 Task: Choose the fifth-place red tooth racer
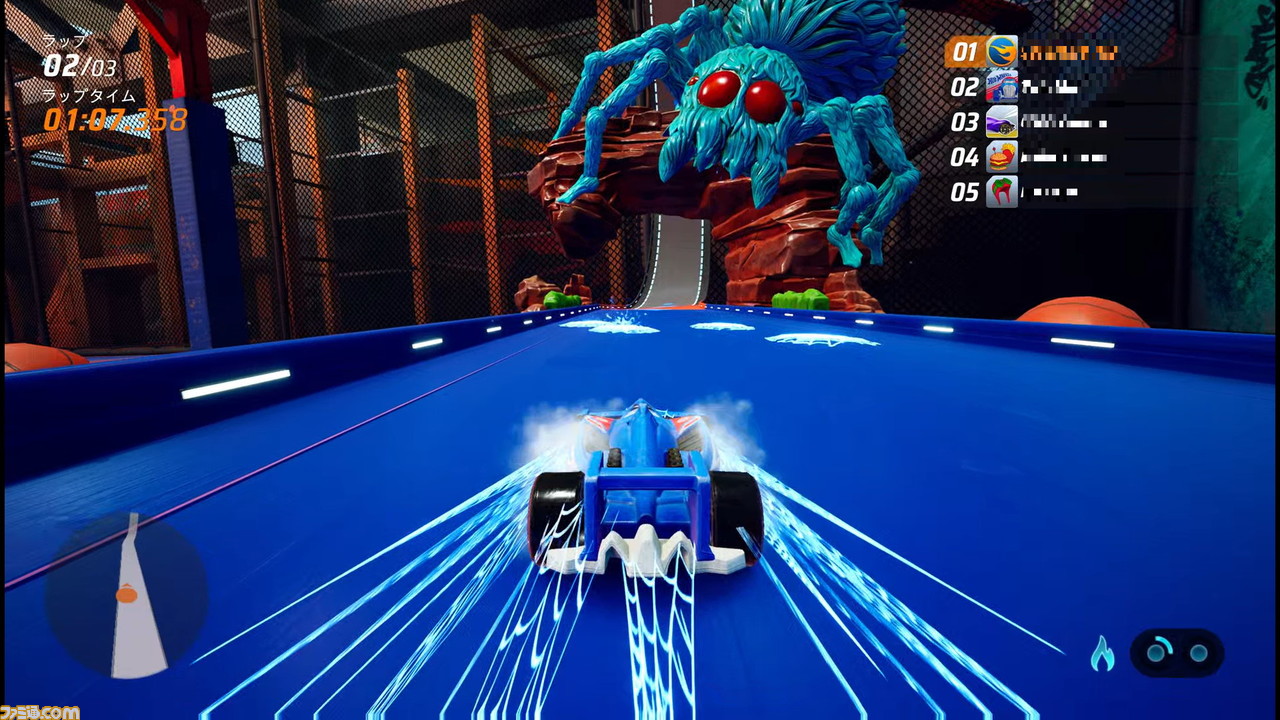pyautogui.click(x=1002, y=192)
